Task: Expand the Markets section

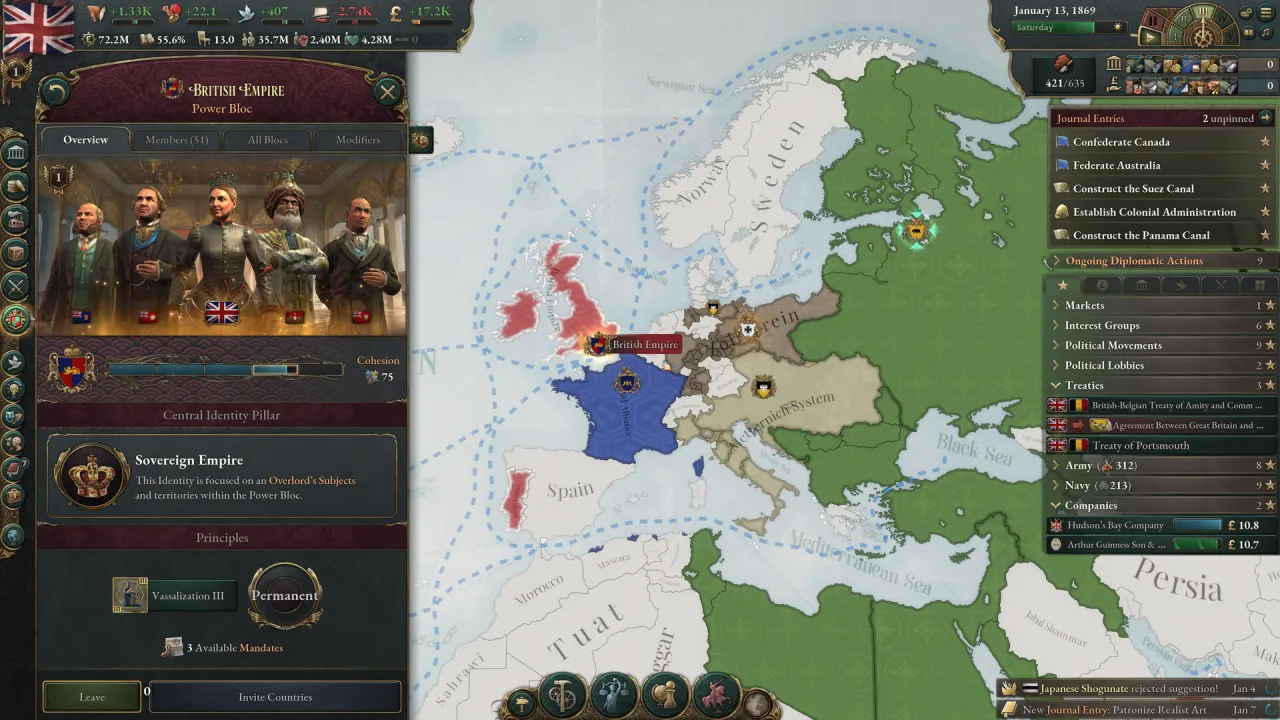Action: (1057, 305)
